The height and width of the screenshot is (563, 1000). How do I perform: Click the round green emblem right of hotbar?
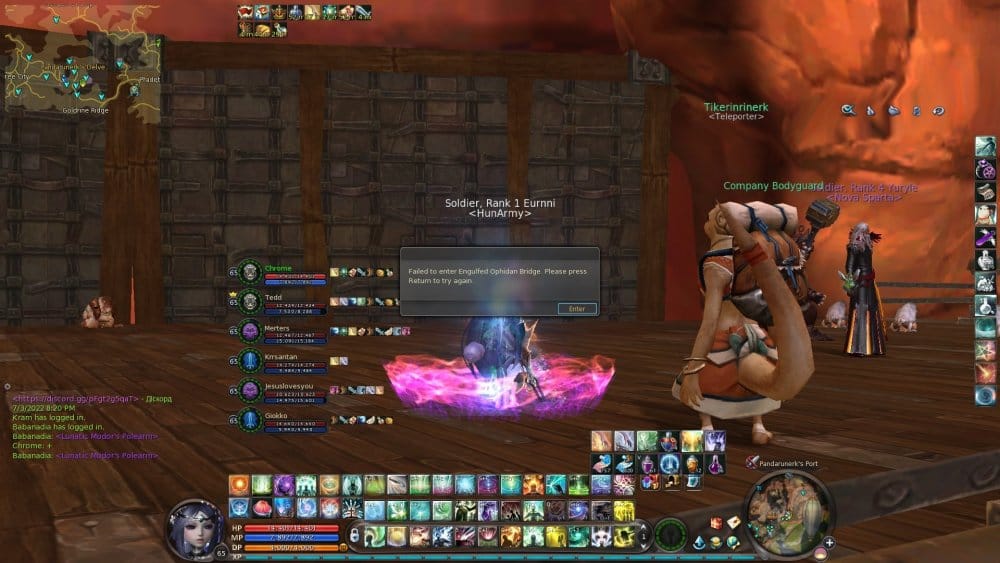pos(670,533)
